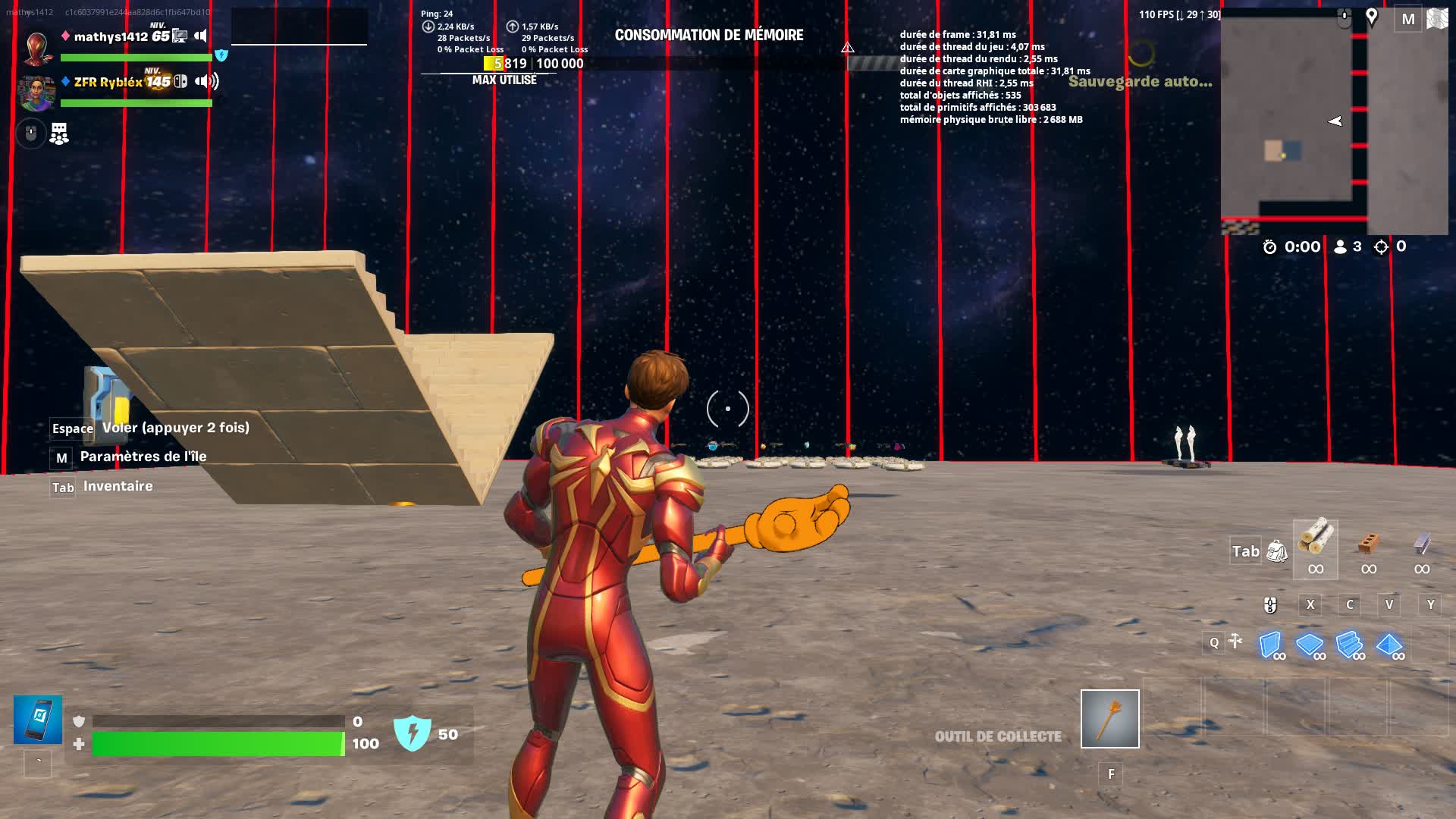The width and height of the screenshot is (1456, 819).
Task: Select the harvesting tool hotbar slot
Action: coord(1109,718)
